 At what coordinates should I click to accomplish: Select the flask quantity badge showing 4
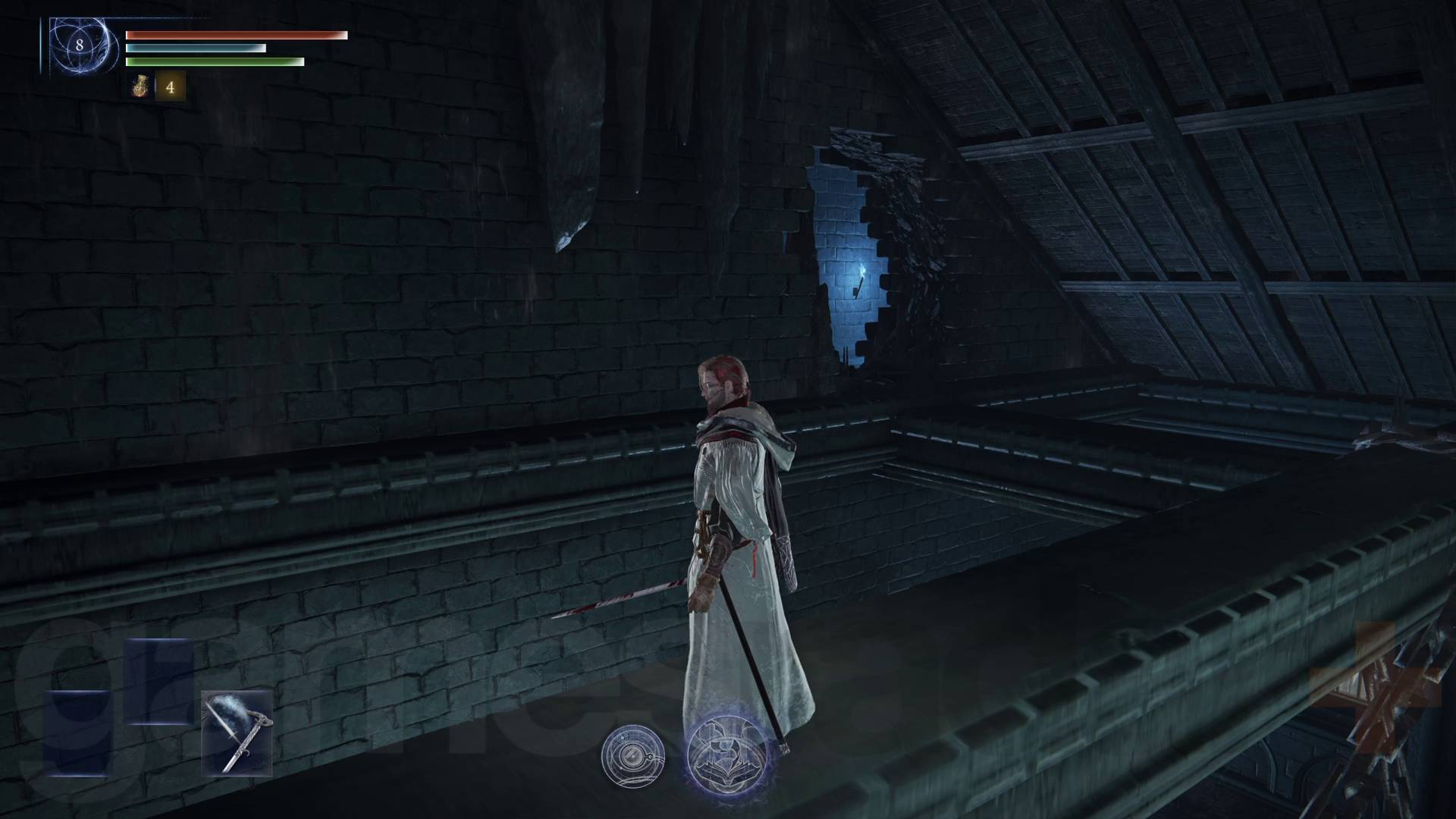tap(171, 86)
